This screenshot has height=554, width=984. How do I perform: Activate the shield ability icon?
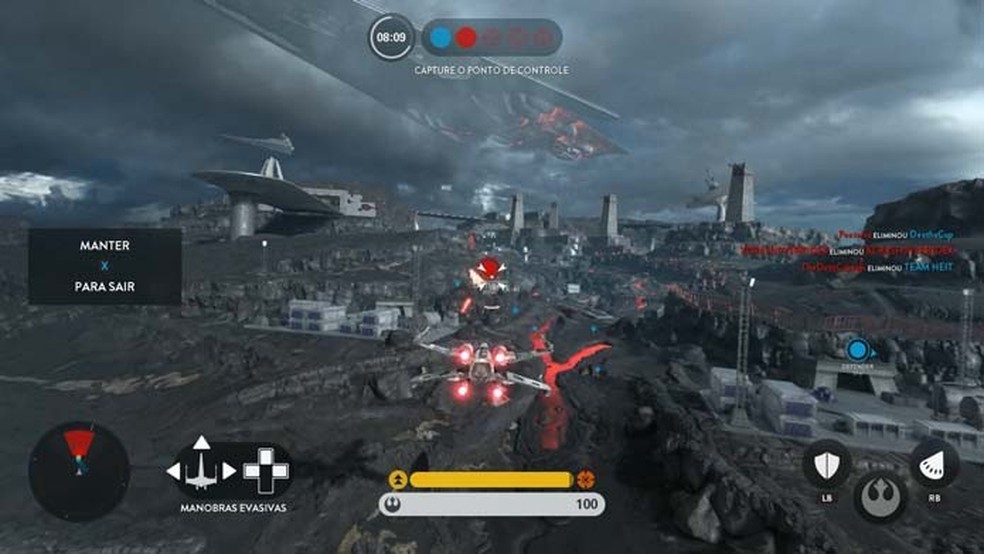(x=827, y=464)
